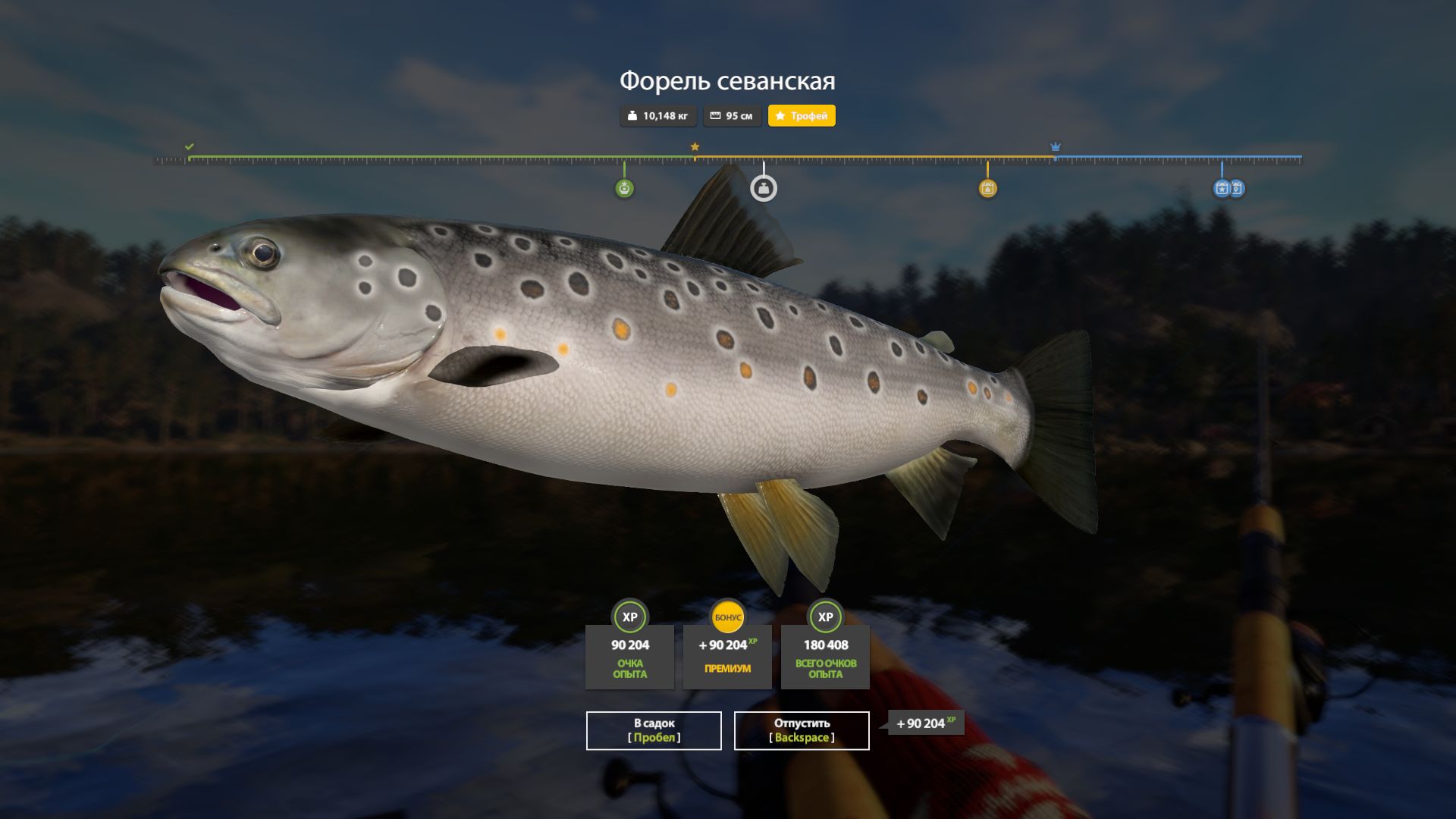Click the XP circle above Всего очков опыта

click(824, 618)
